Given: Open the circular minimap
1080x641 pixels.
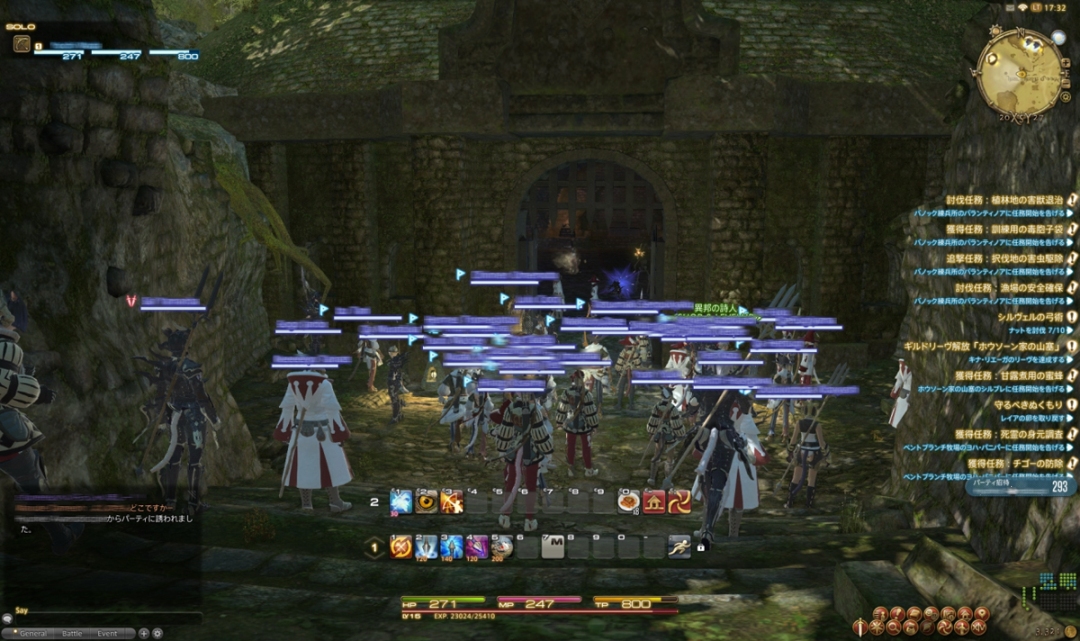Looking at the screenshot, I should click(x=1018, y=71).
